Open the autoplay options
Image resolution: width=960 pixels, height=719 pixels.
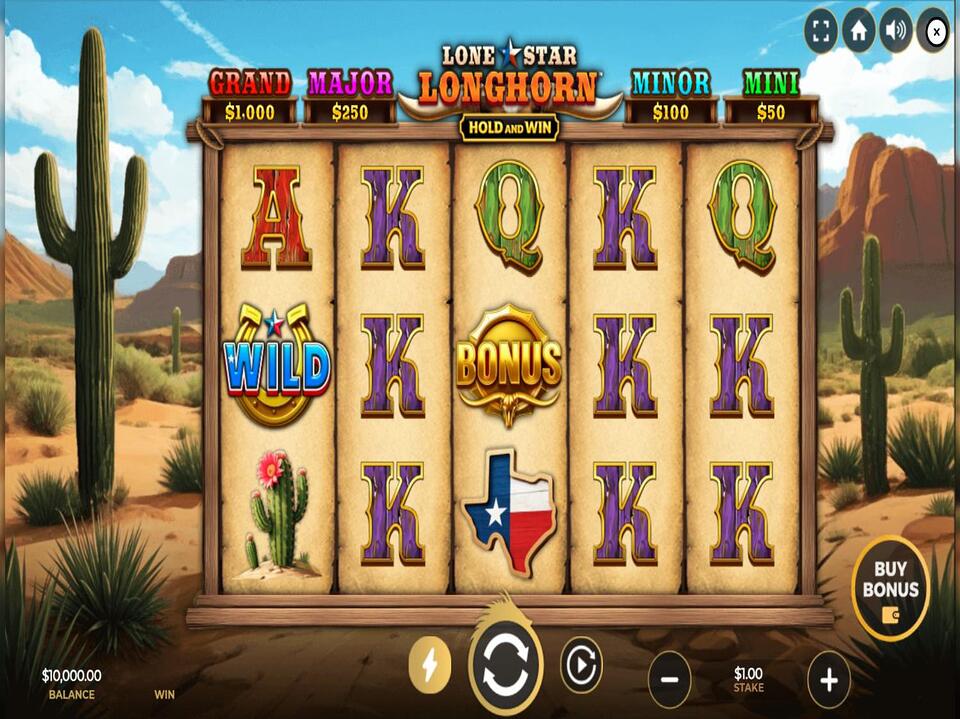581,665
